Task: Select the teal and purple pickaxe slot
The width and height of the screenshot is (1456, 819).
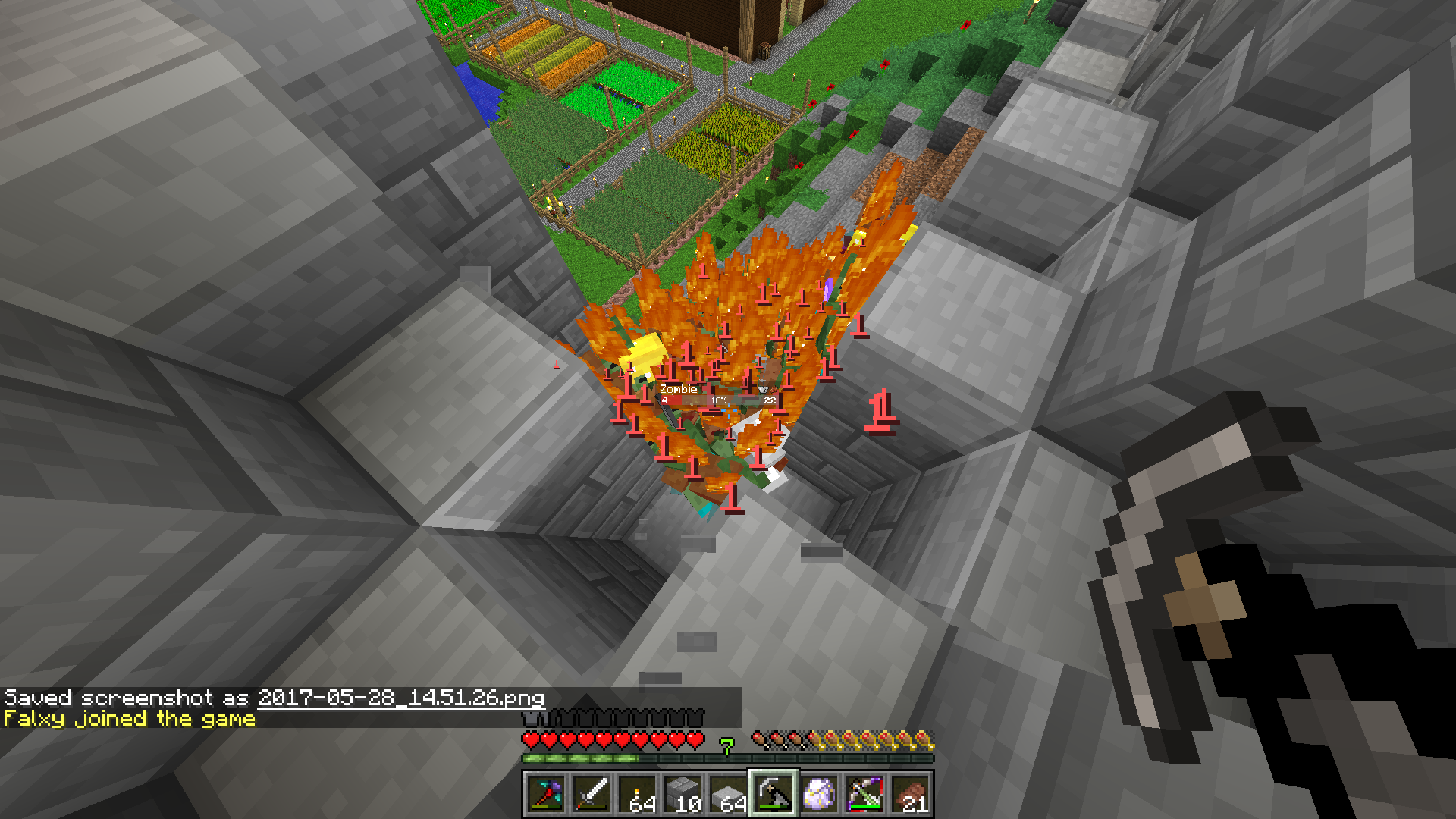Action: pyautogui.click(x=545, y=794)
